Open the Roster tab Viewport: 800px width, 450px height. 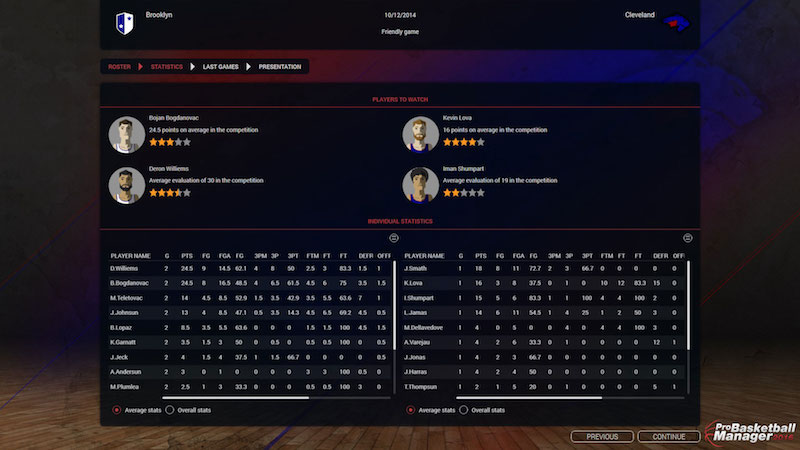[x=120, y=67]
